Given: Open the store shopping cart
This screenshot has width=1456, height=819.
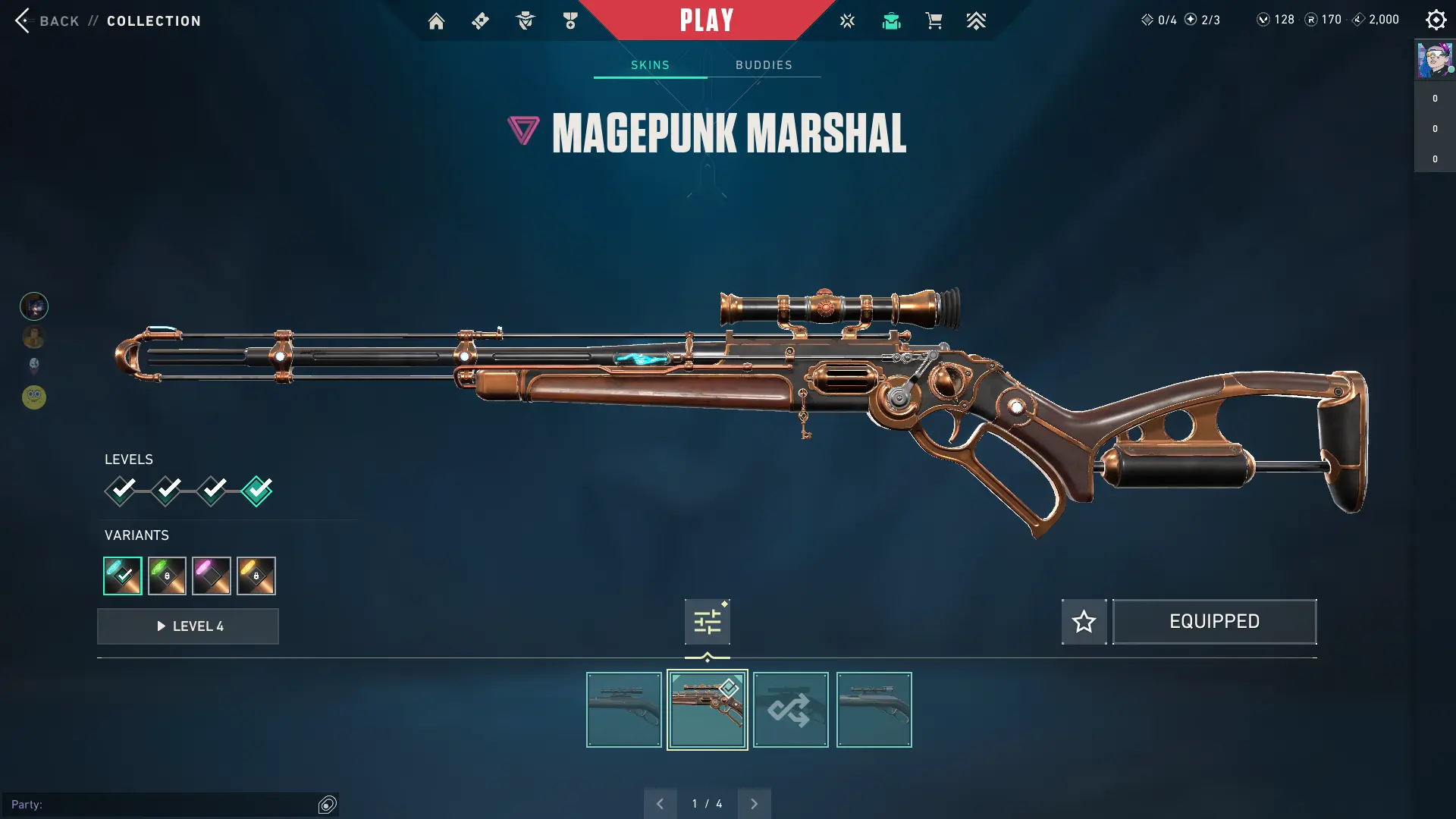Looking at the screenshot, I should (934, 21).
